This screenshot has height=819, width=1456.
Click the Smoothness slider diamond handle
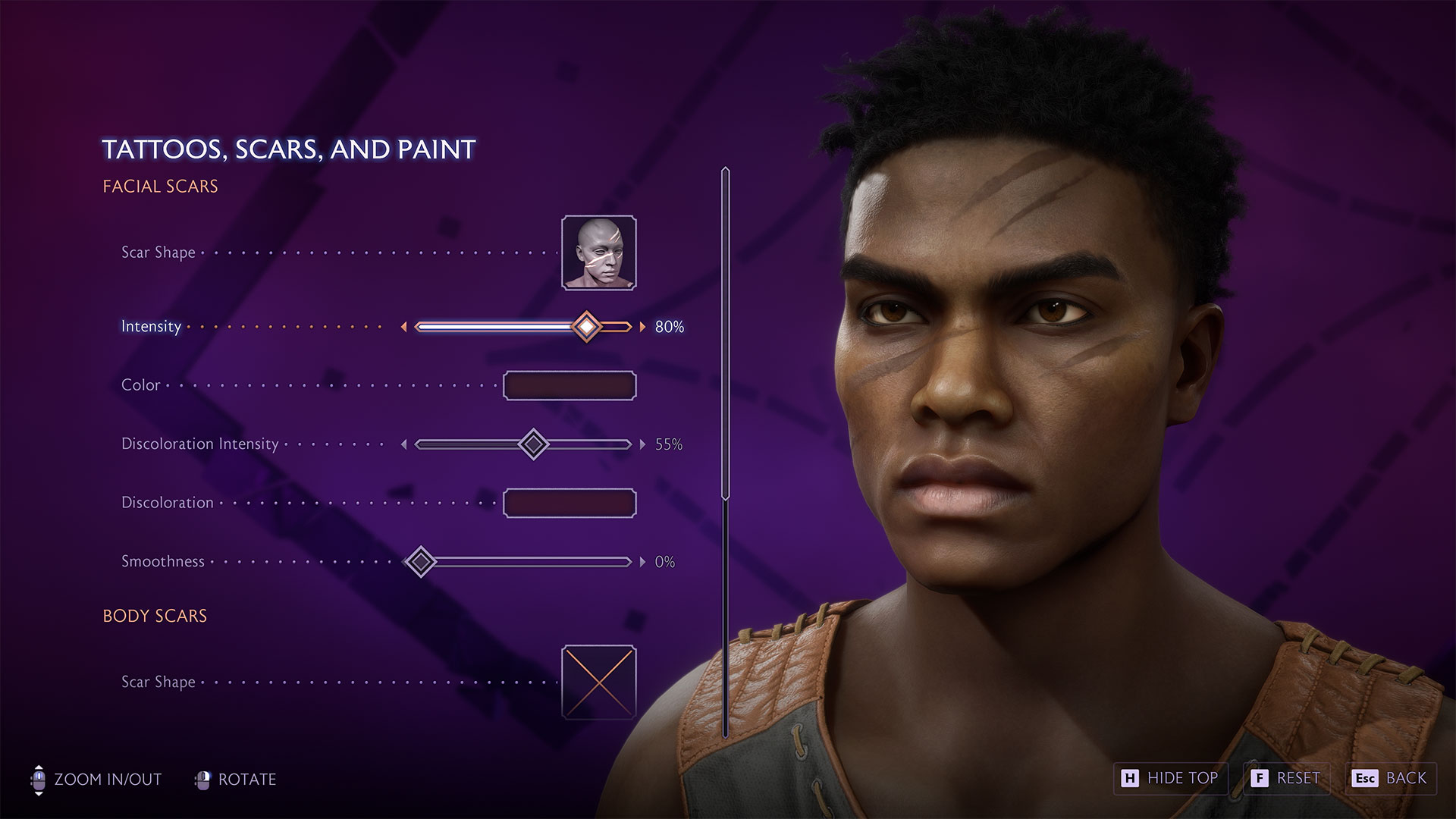pos(421,562)
